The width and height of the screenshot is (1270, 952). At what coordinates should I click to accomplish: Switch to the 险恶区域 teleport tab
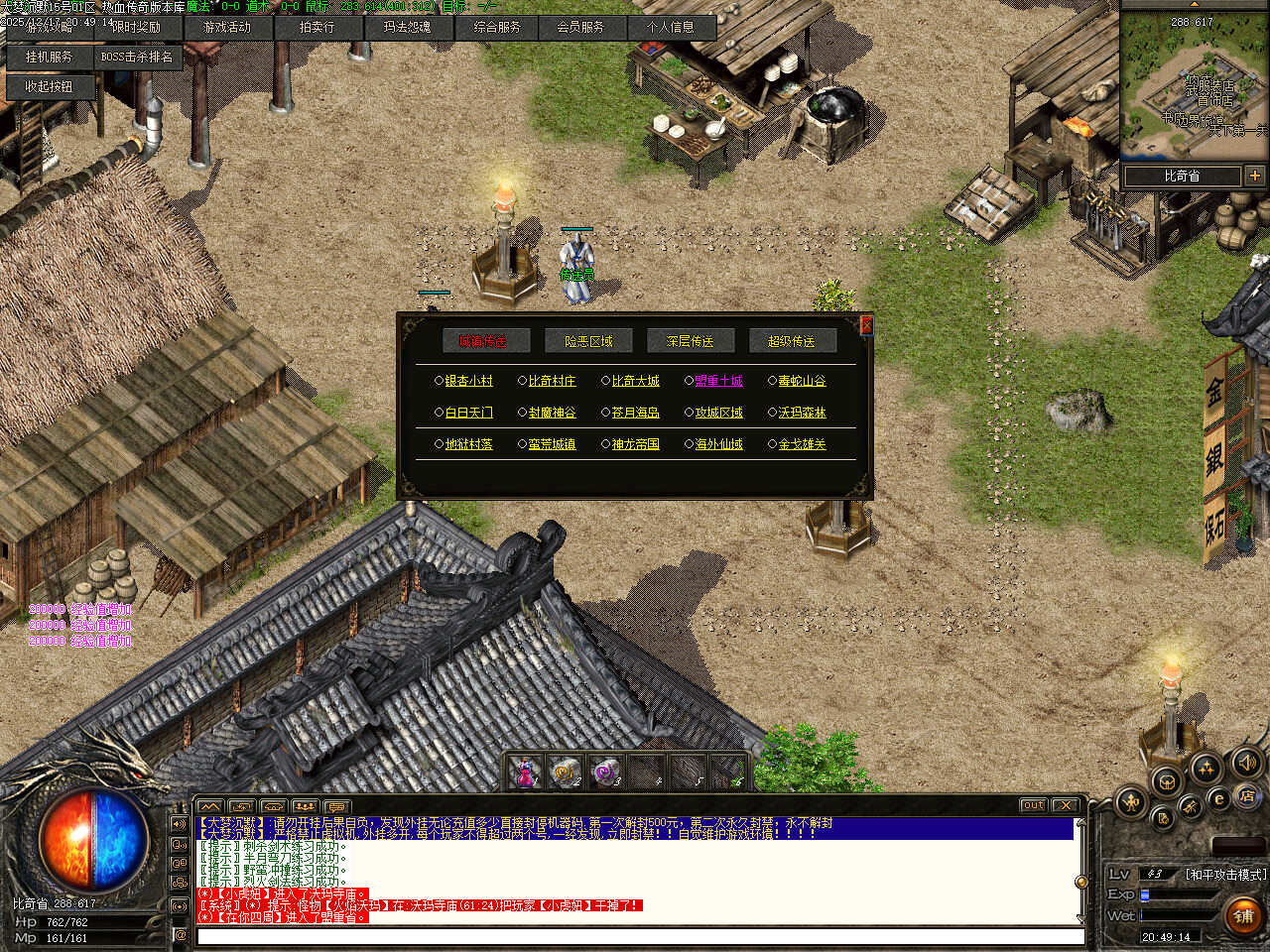588,341
